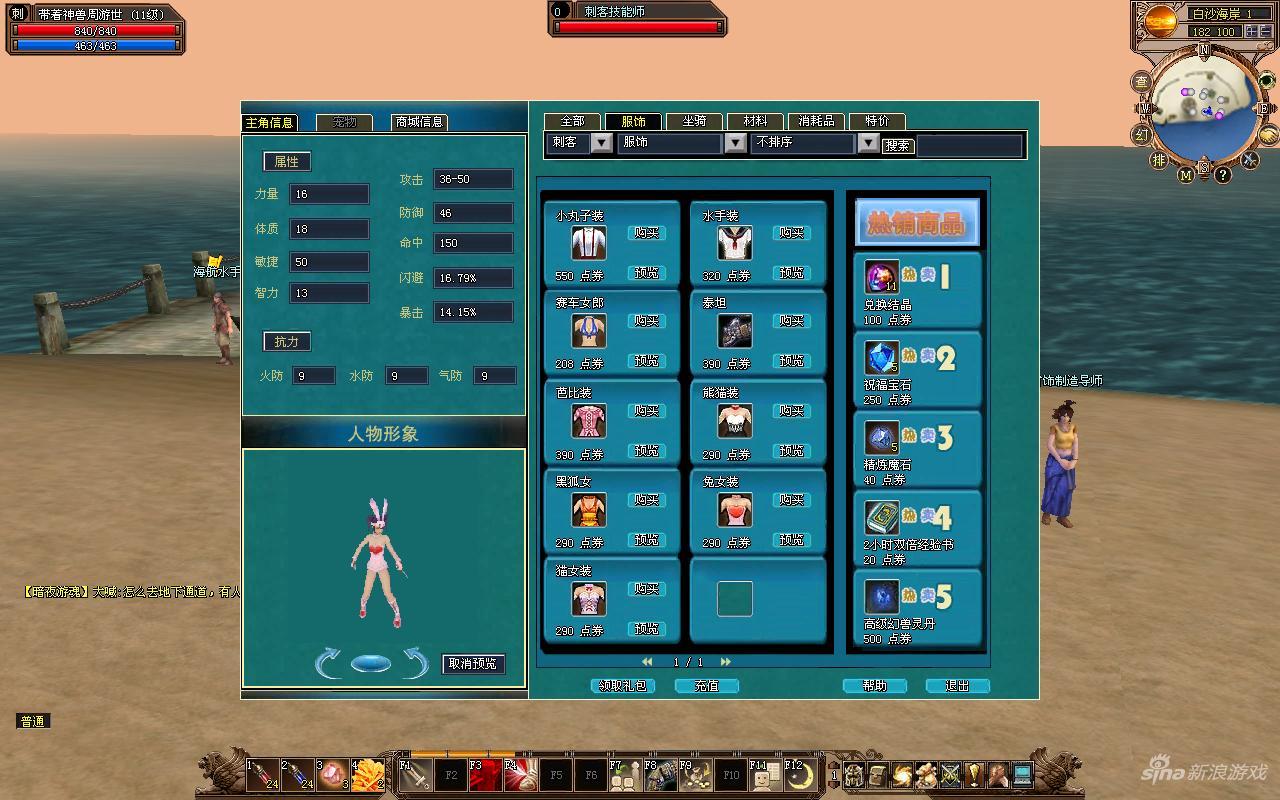Show the 材料 category

pyautogui.click(x=755, y=121)
